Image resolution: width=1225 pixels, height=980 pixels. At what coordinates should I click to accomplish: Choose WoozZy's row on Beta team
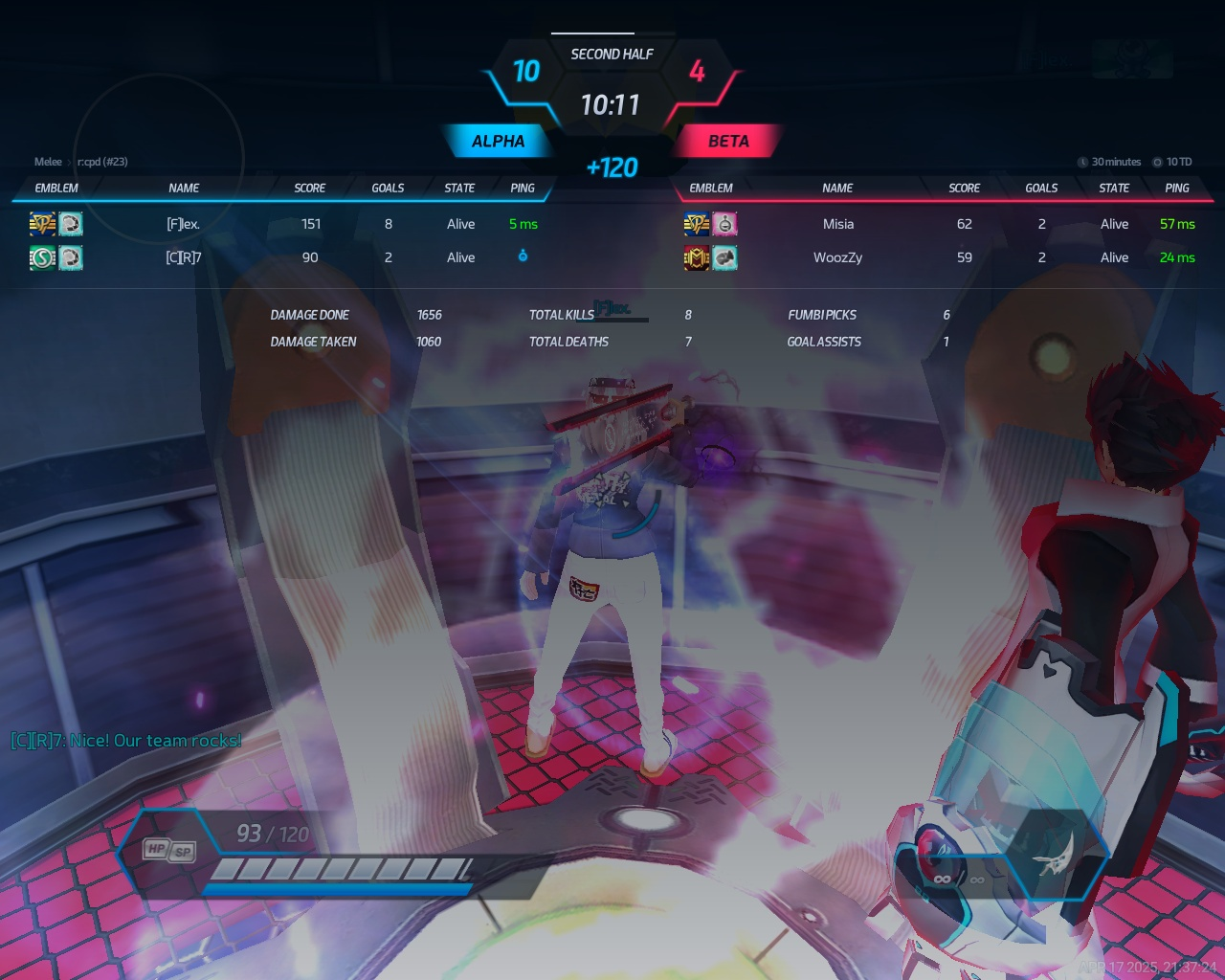[837, 257]
